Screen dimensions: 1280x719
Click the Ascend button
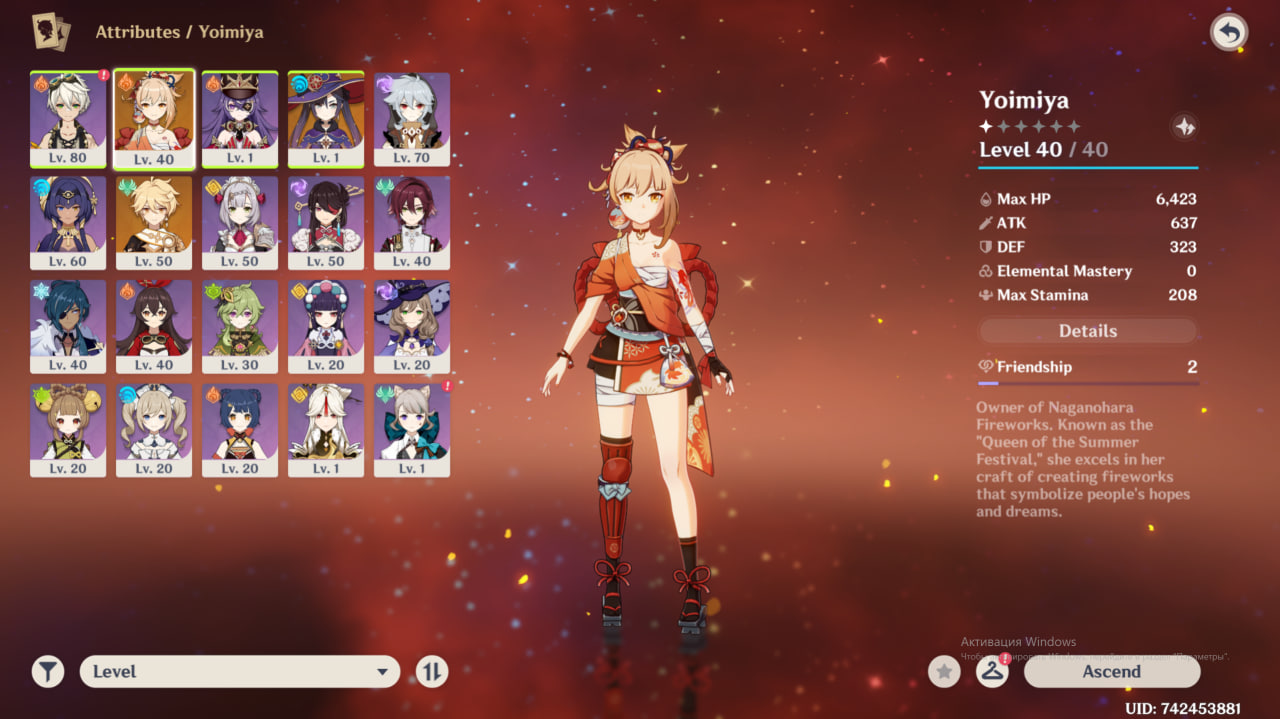[x=1111, y=672]
